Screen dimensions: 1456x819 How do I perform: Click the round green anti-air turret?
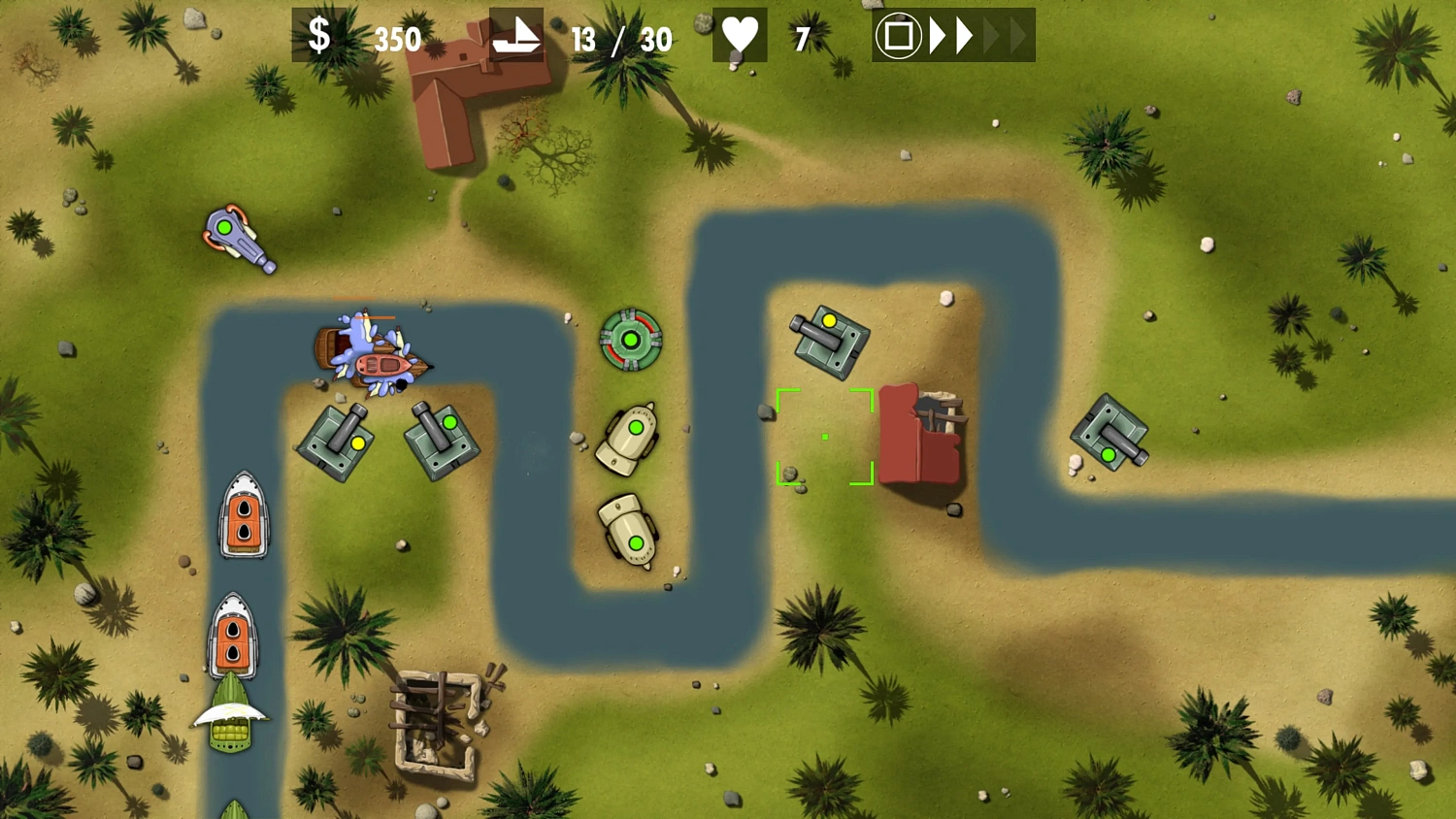click(631, 340)
